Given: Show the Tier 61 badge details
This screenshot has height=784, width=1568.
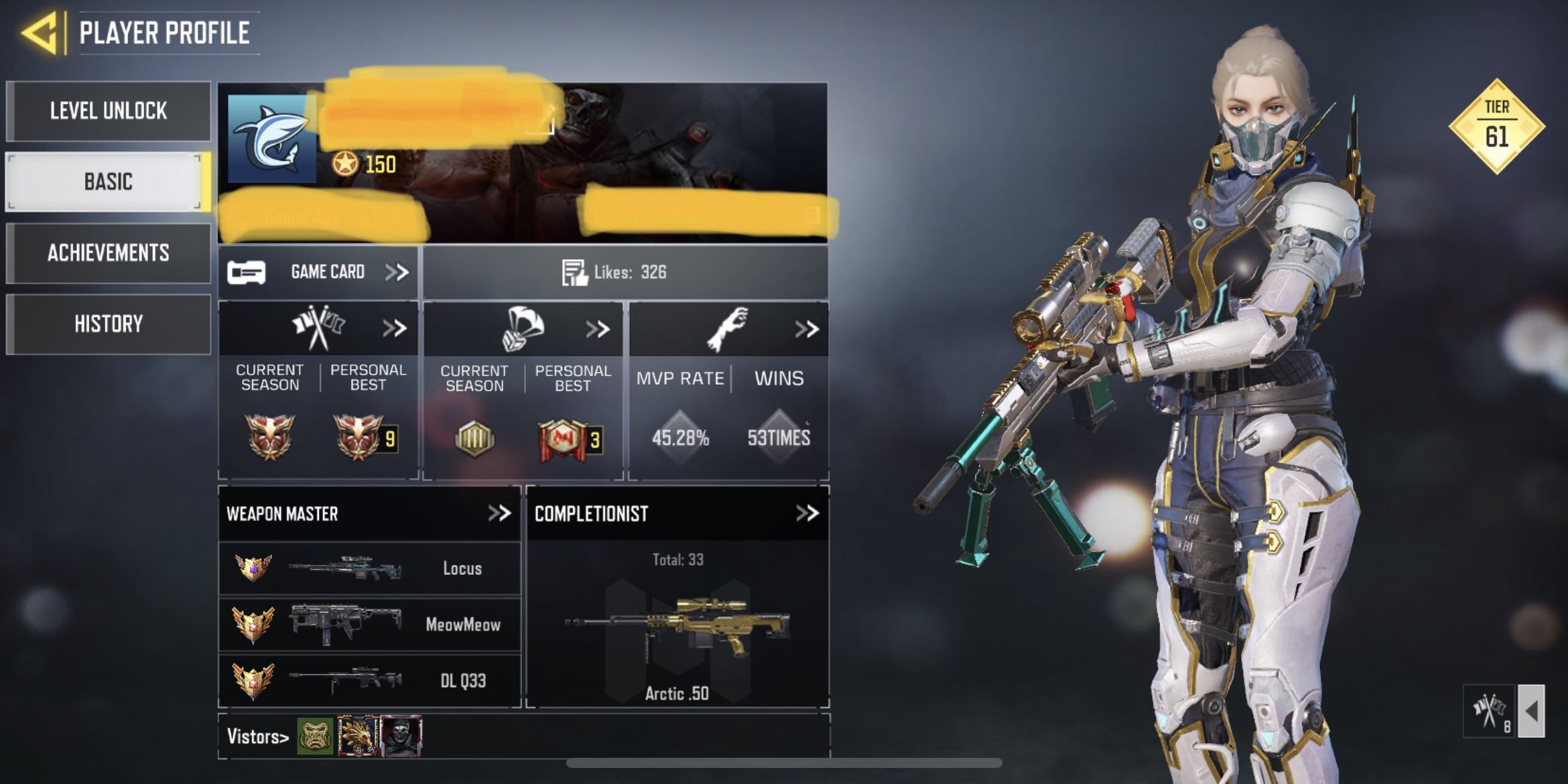Looking at the screenshot, I should tap(1496, 127).
